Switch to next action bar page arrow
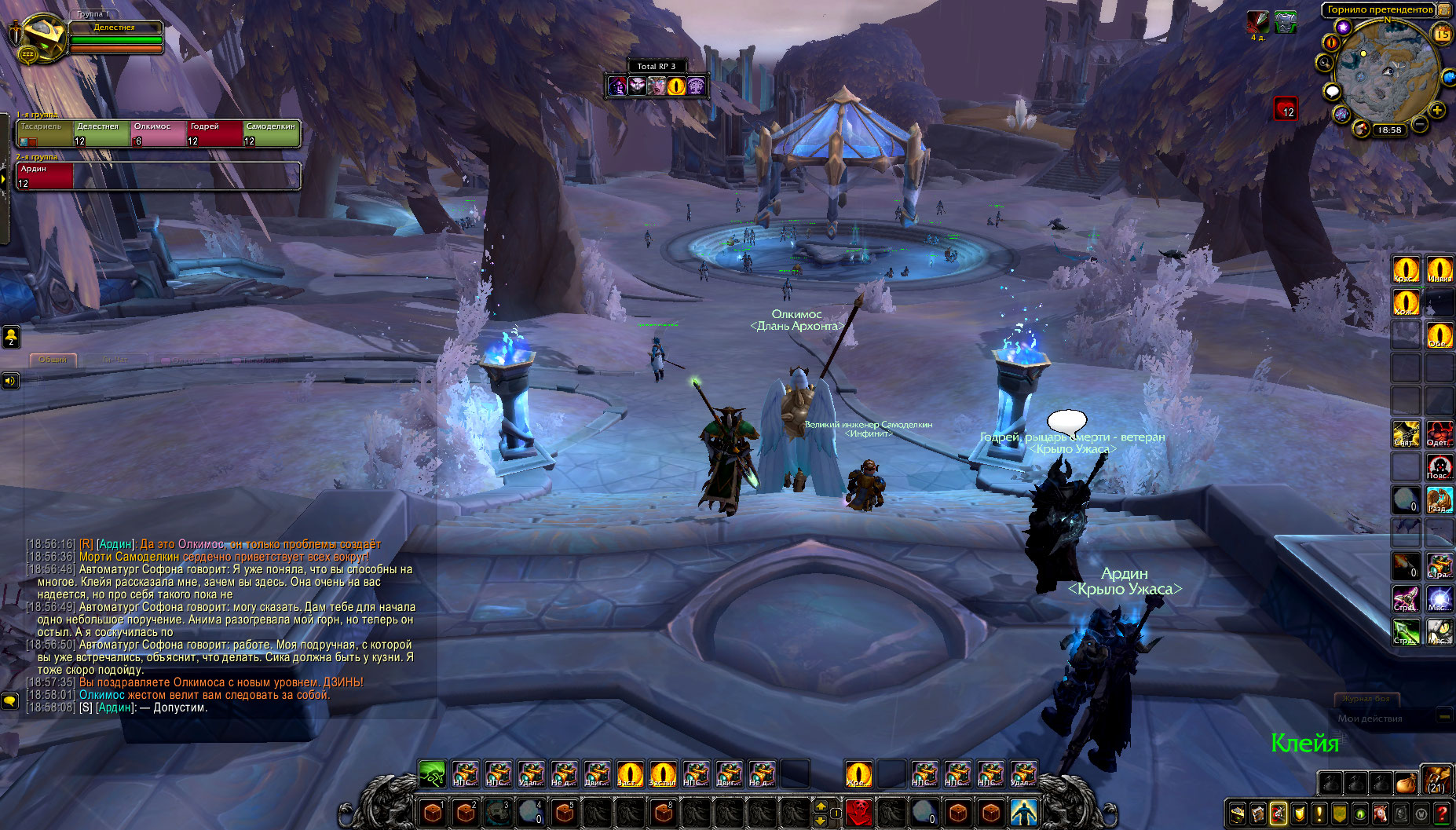This screenshot has width=1456, height=830. [821, 806]
